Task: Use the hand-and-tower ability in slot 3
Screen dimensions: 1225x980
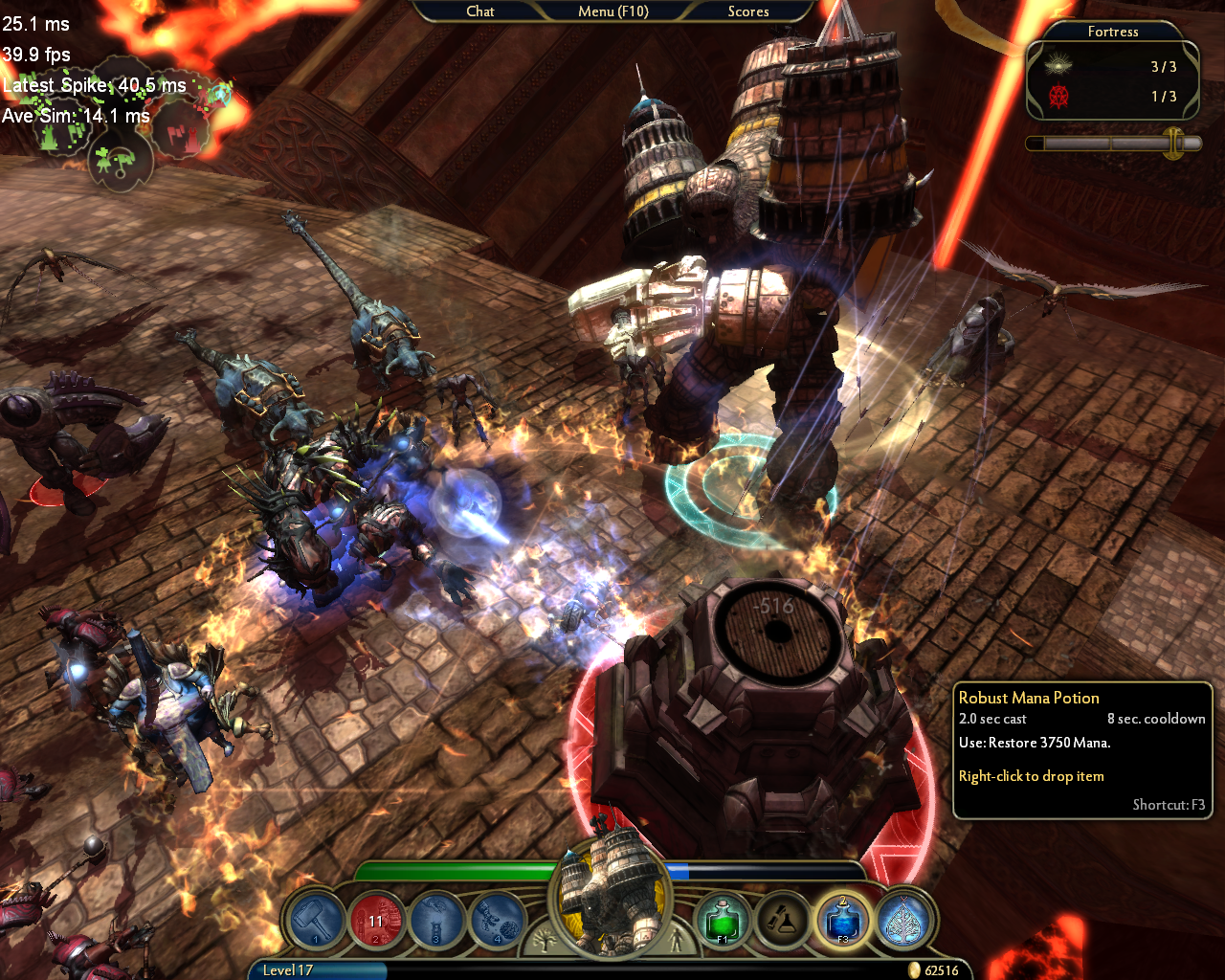Action: click(x=436, y=921)
